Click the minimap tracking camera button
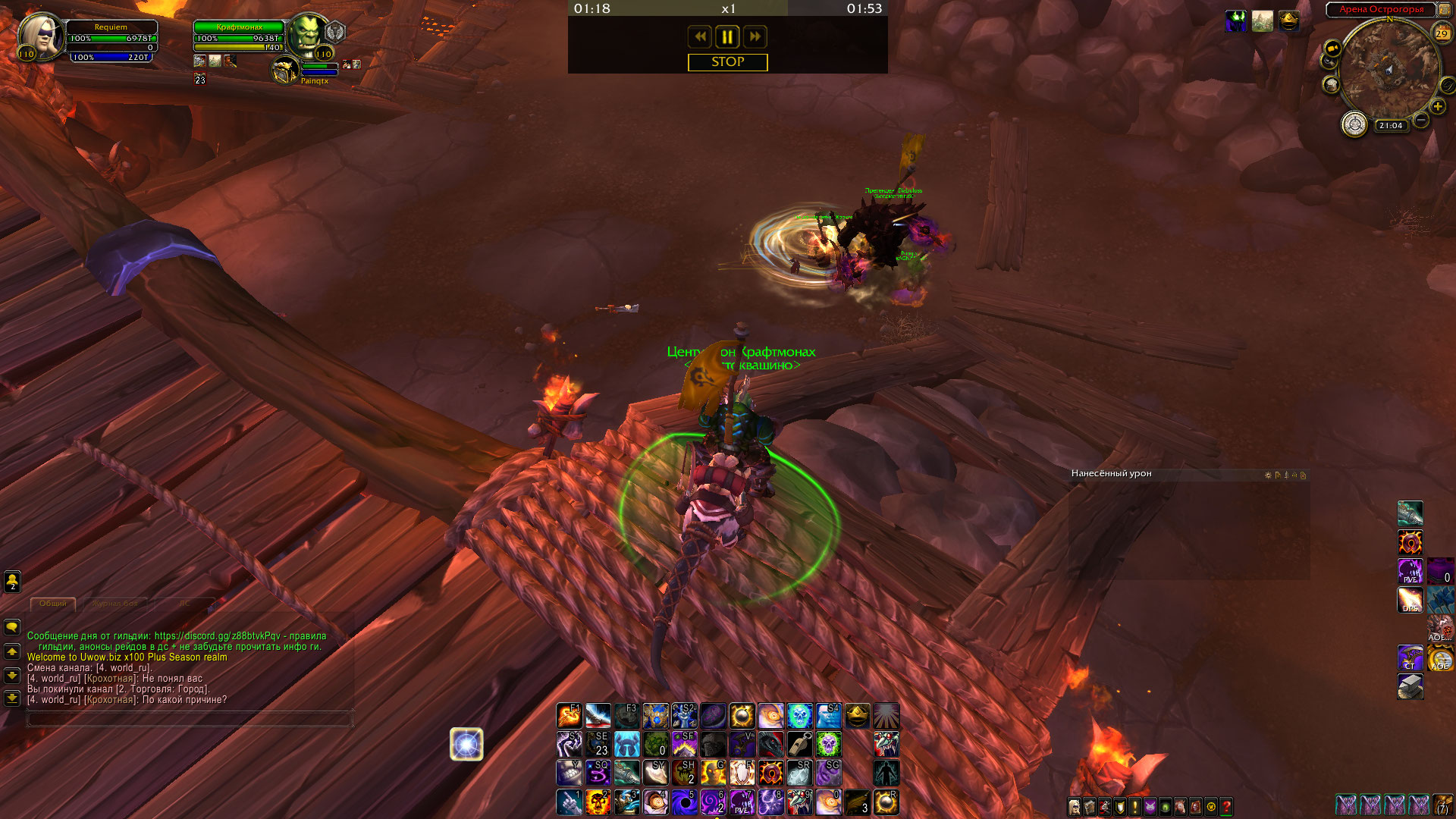Image resolution: width=1456 pixels, height=819 pixels. coord(1332,49)
